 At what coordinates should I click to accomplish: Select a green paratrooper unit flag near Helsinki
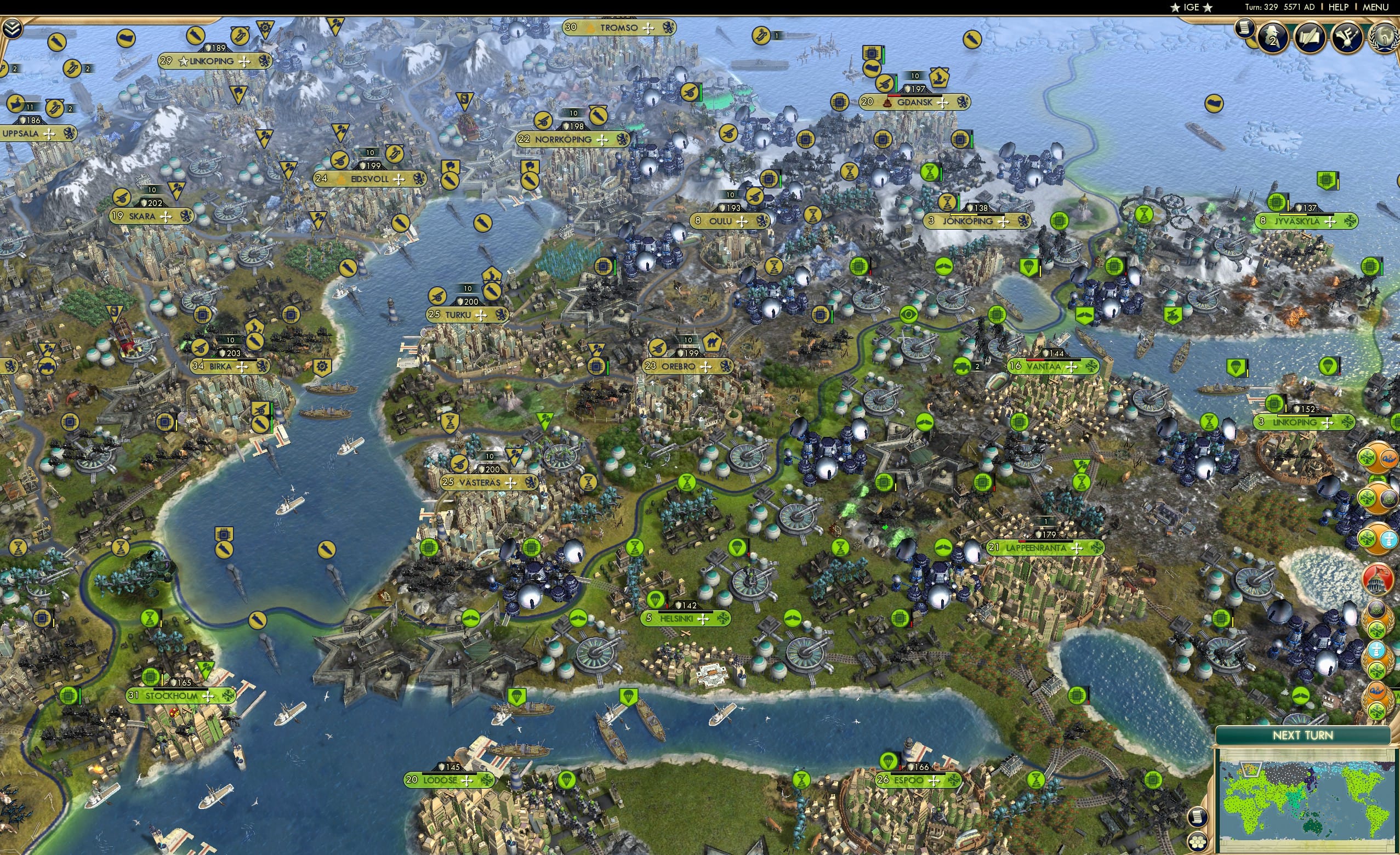pyautogui.click(x=656, y=600)
